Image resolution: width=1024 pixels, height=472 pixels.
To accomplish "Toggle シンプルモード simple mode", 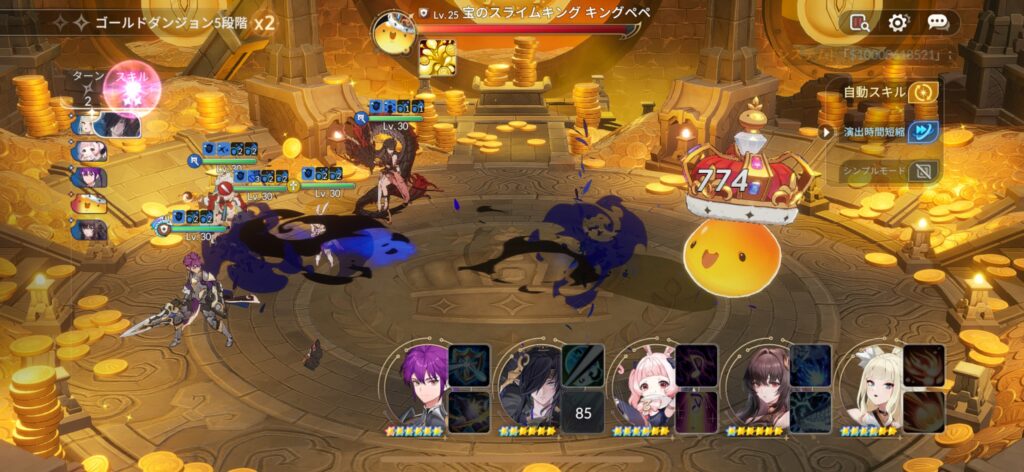I will pos(925,170).
